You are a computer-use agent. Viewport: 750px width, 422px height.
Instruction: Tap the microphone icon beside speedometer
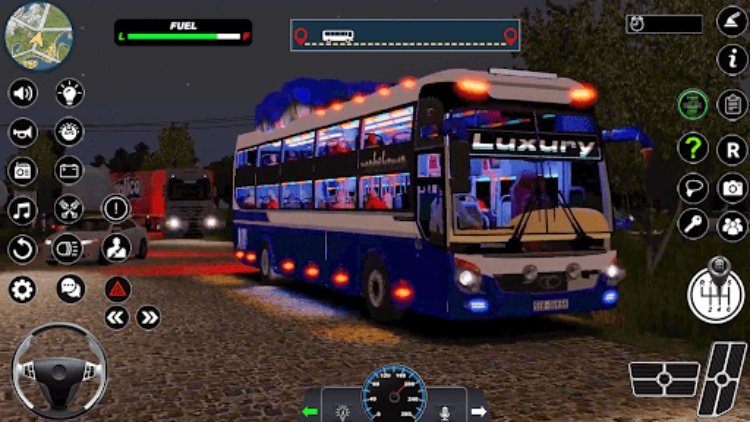pyautogui.click(x=446, y=410)
